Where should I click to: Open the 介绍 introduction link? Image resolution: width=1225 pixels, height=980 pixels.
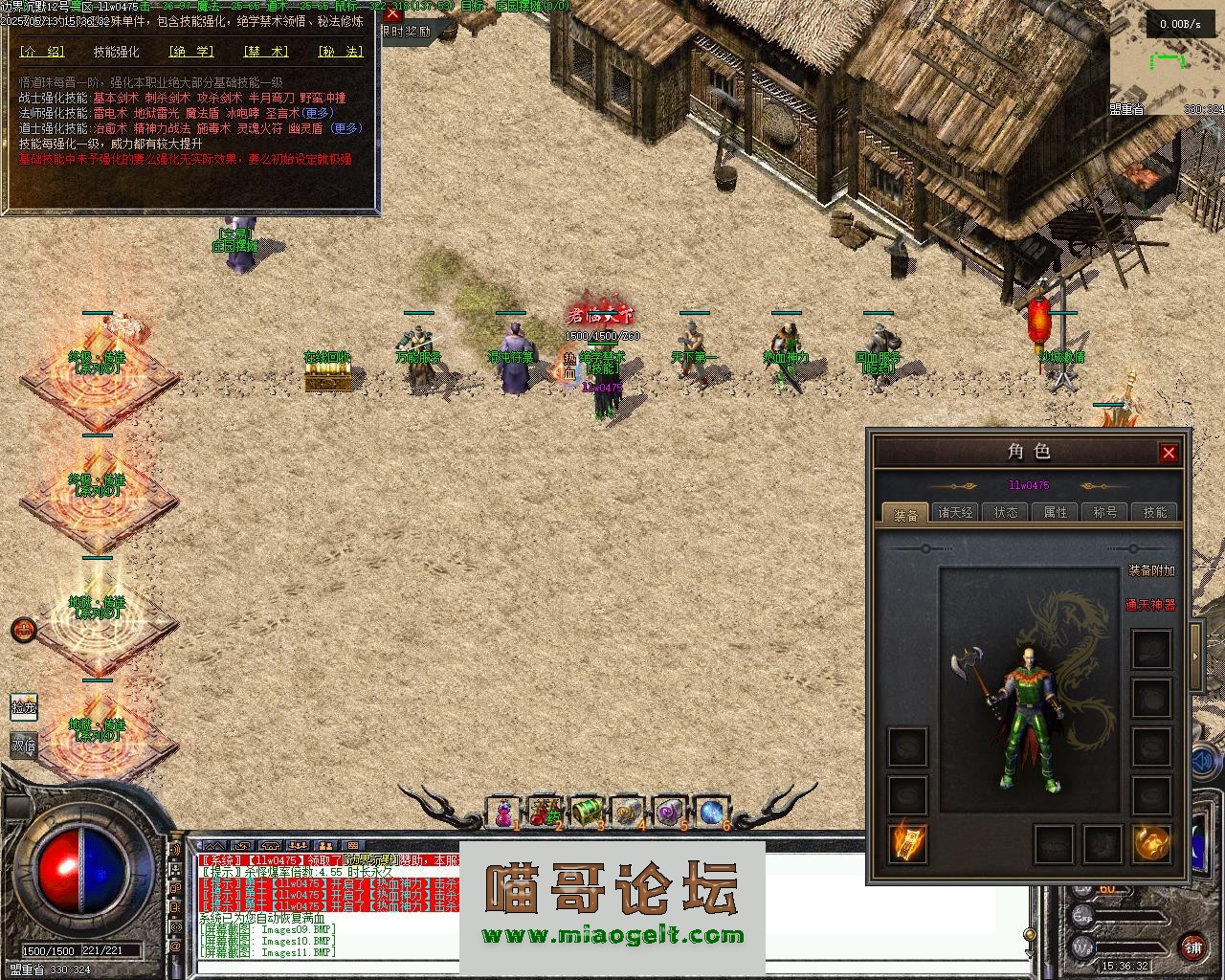click(42, 53)
